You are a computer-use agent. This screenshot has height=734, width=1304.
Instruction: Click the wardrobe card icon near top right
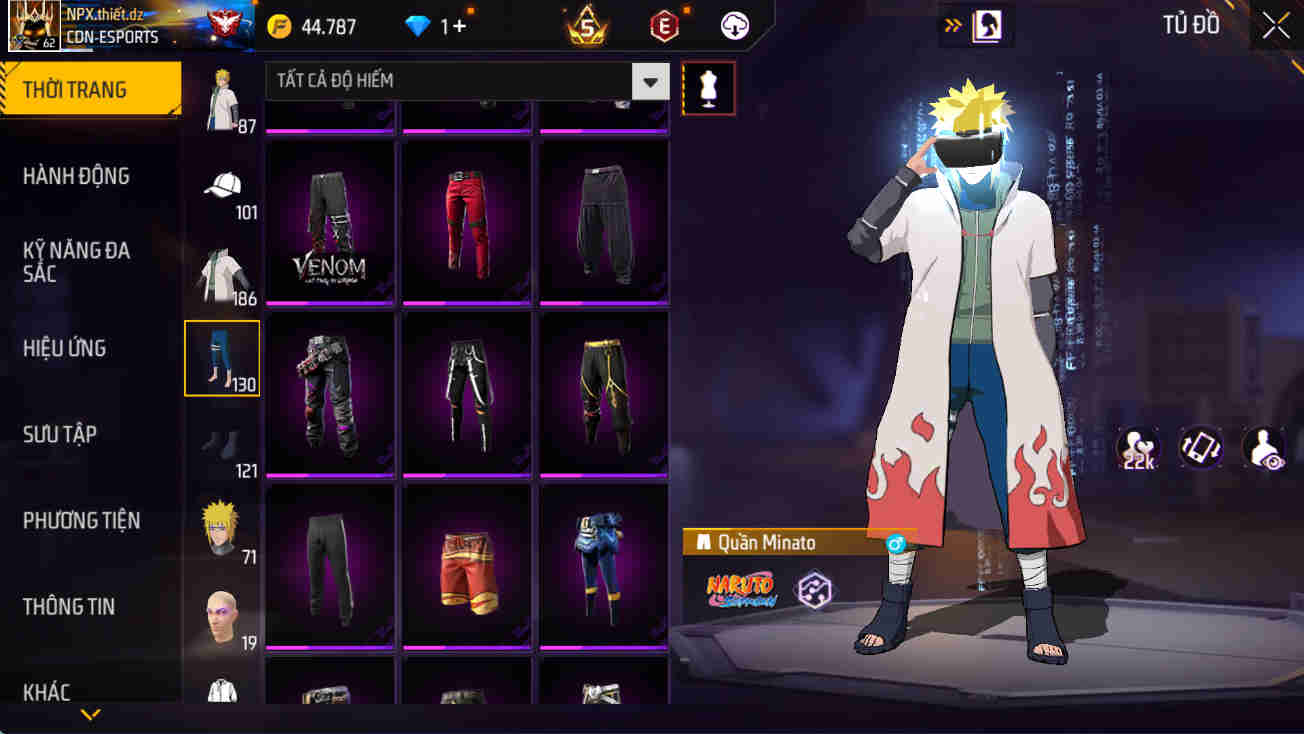985,25
